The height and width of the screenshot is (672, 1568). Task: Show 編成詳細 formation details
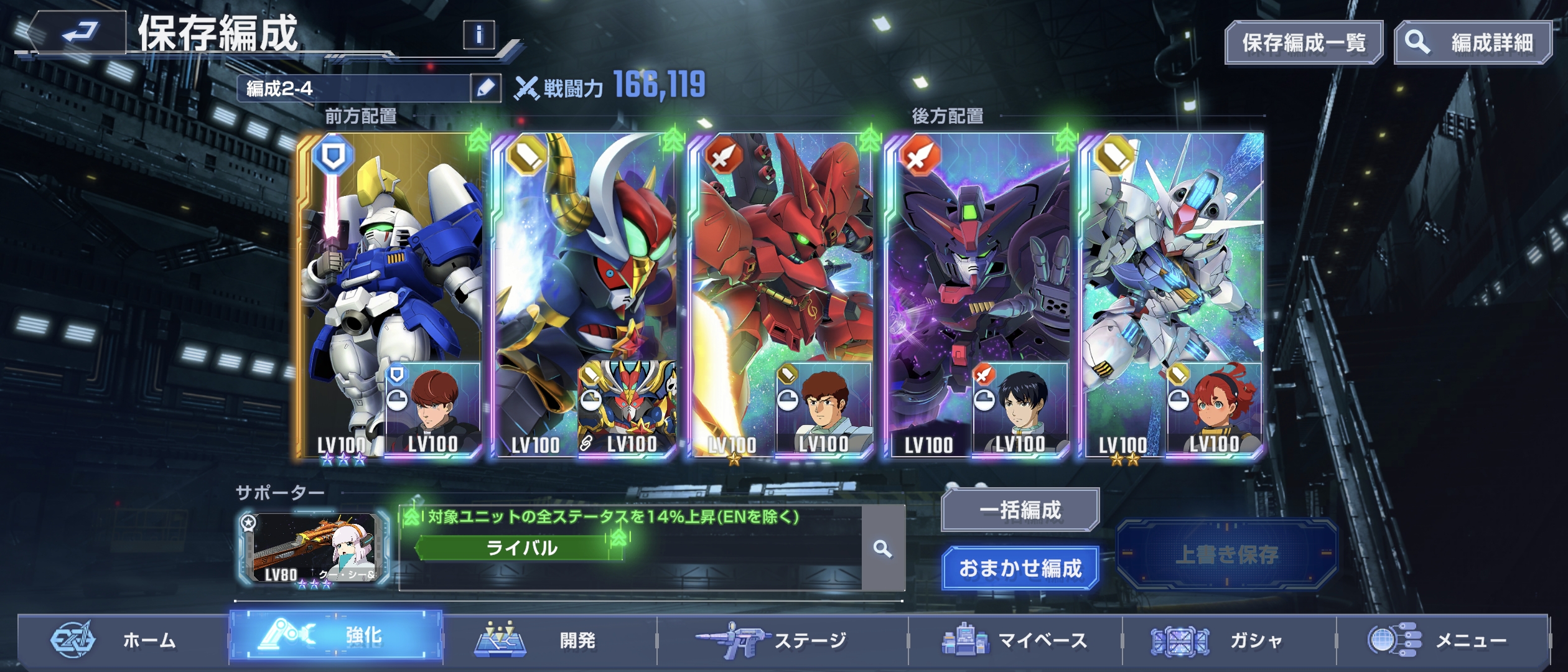(1472, 43)
